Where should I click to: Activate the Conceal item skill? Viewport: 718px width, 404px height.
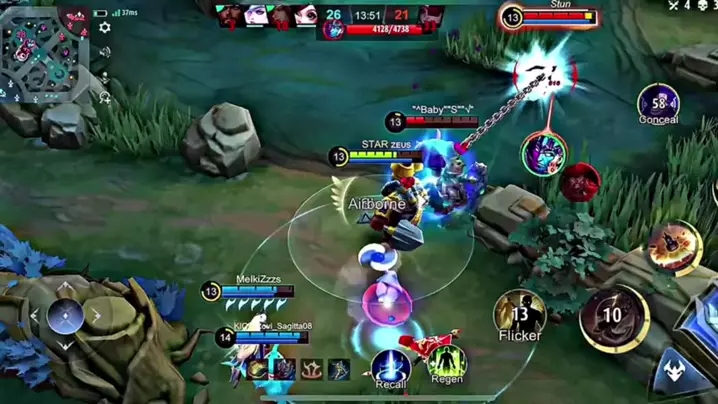tap(658, 102)
